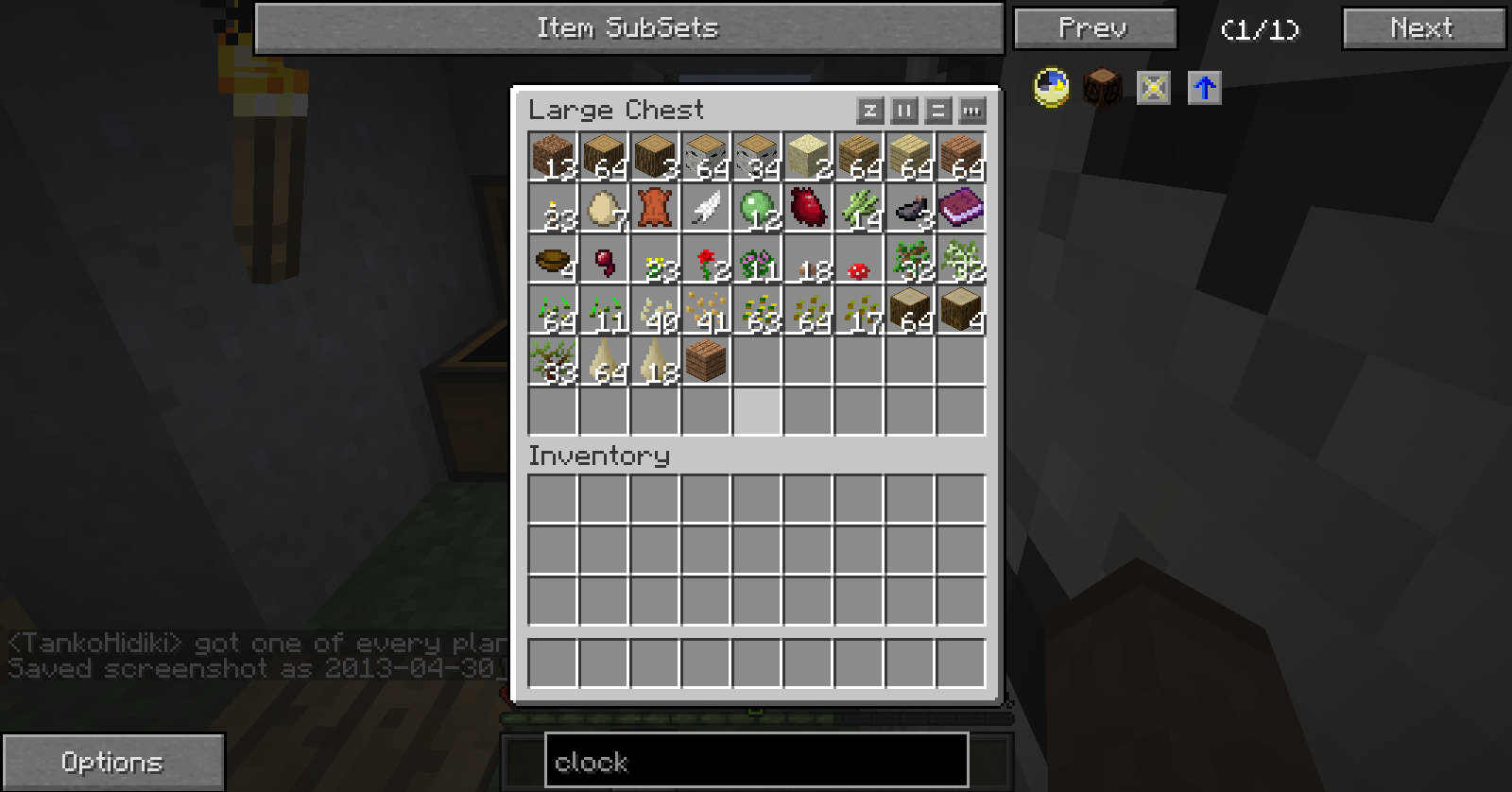Open the Item SubSets dropdown
Screen dimensions: 1512x792
(628, 28)
